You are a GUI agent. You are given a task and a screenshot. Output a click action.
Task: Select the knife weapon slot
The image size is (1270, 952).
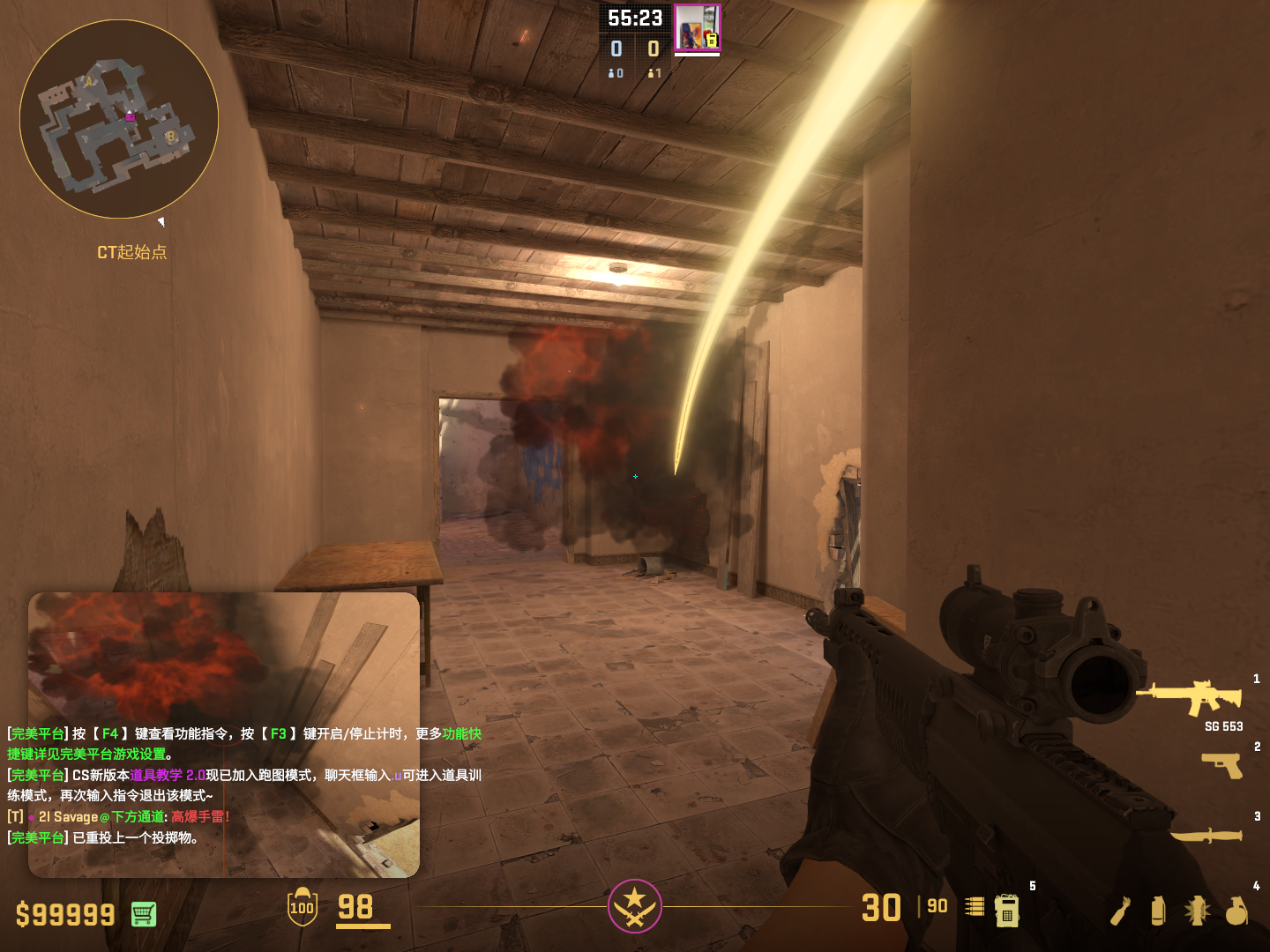point(1206,835)
